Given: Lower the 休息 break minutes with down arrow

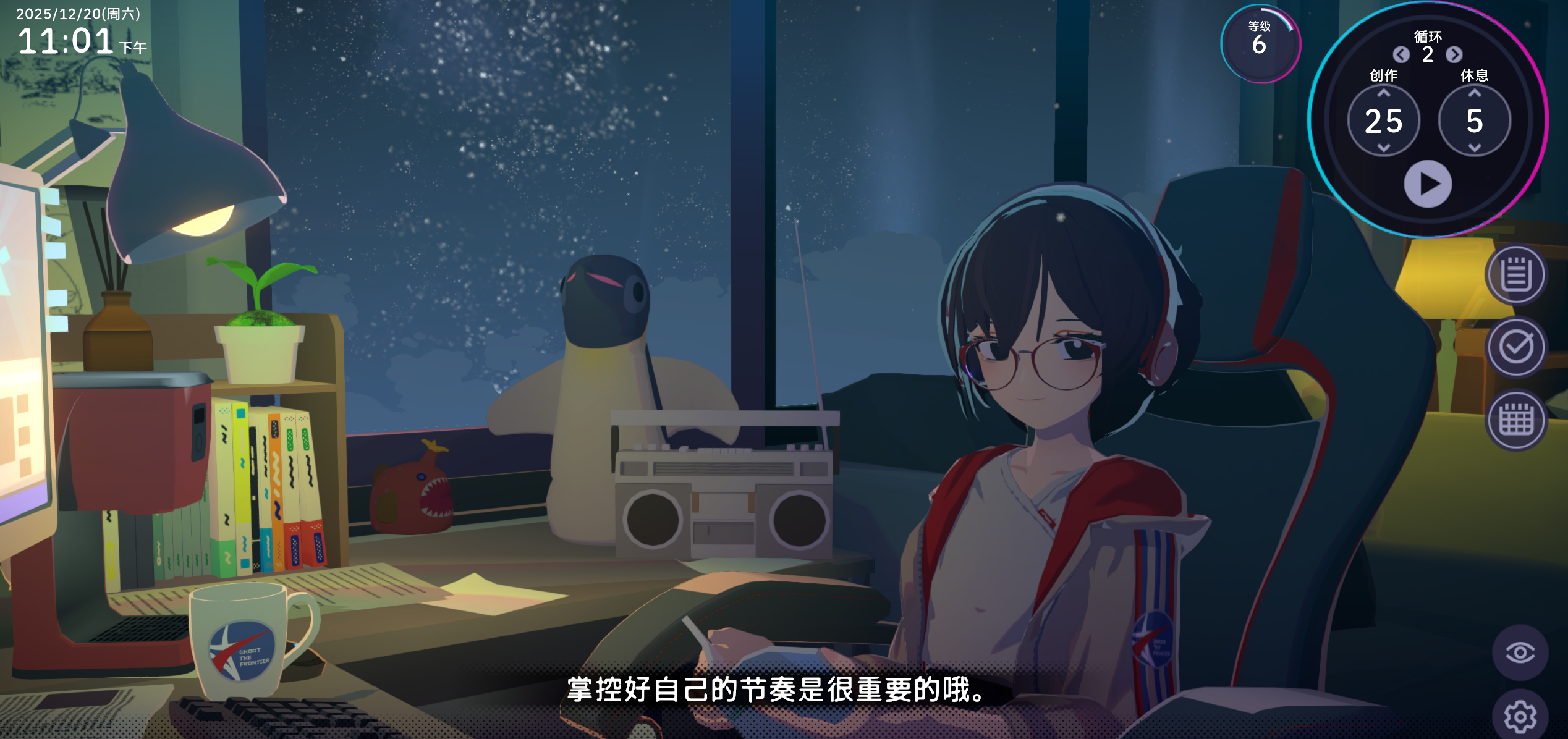Looking at the screenshot, I should click(x=1475, y=148).
